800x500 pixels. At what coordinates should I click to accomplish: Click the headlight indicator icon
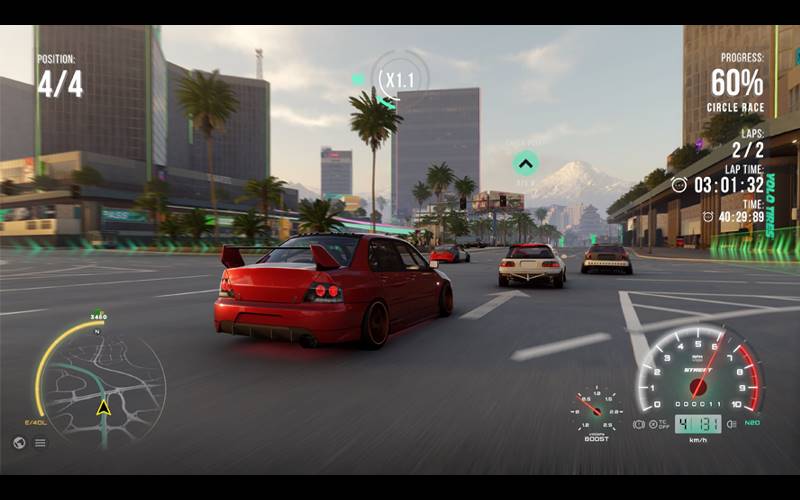point(731,424)
